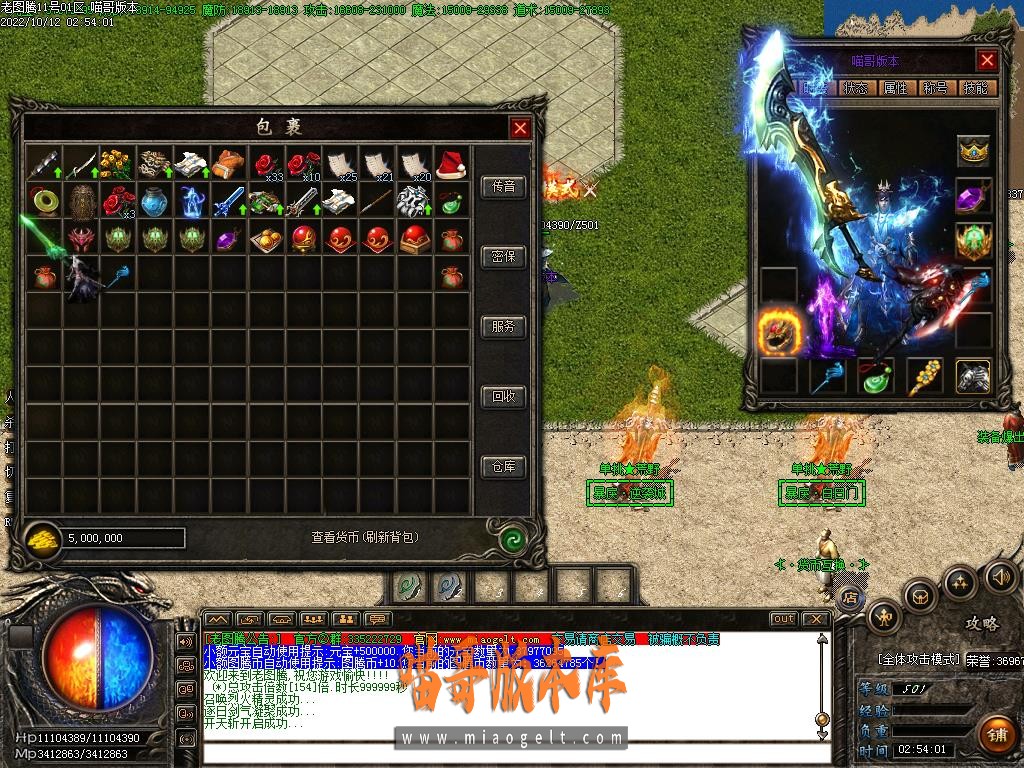The width and height of the screenshot is (1024, 768).
Task: Close the chat window with its X
Action: point(816,619)
